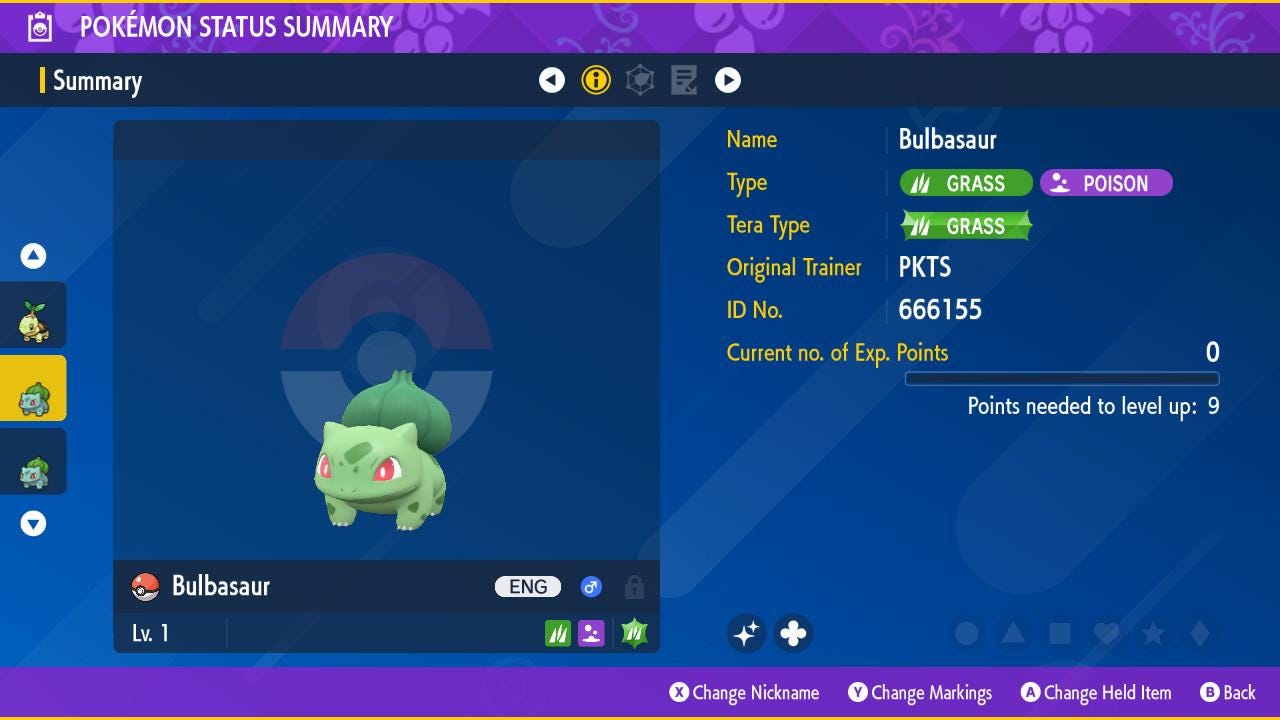Toggle the circle marking
Image resolution: width=1280 pixels, height=720 pixels.
(x=966, y=633)
